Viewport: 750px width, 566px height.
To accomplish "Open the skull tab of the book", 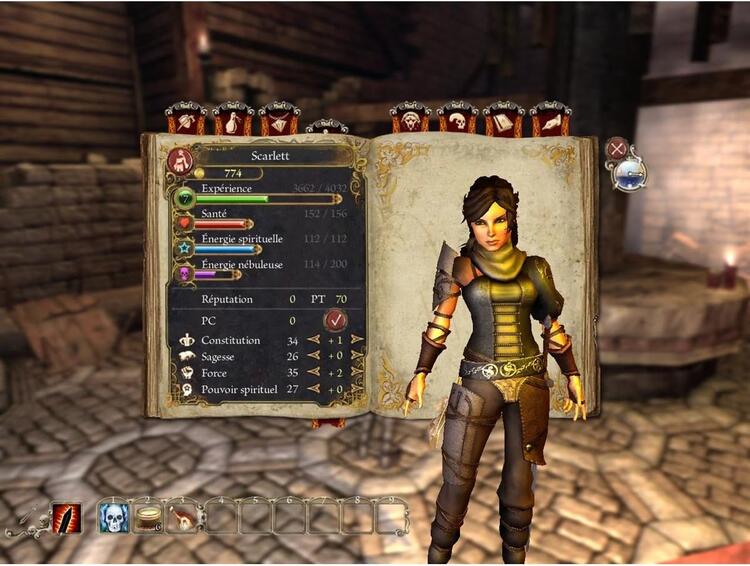I will tap(457, 121).
